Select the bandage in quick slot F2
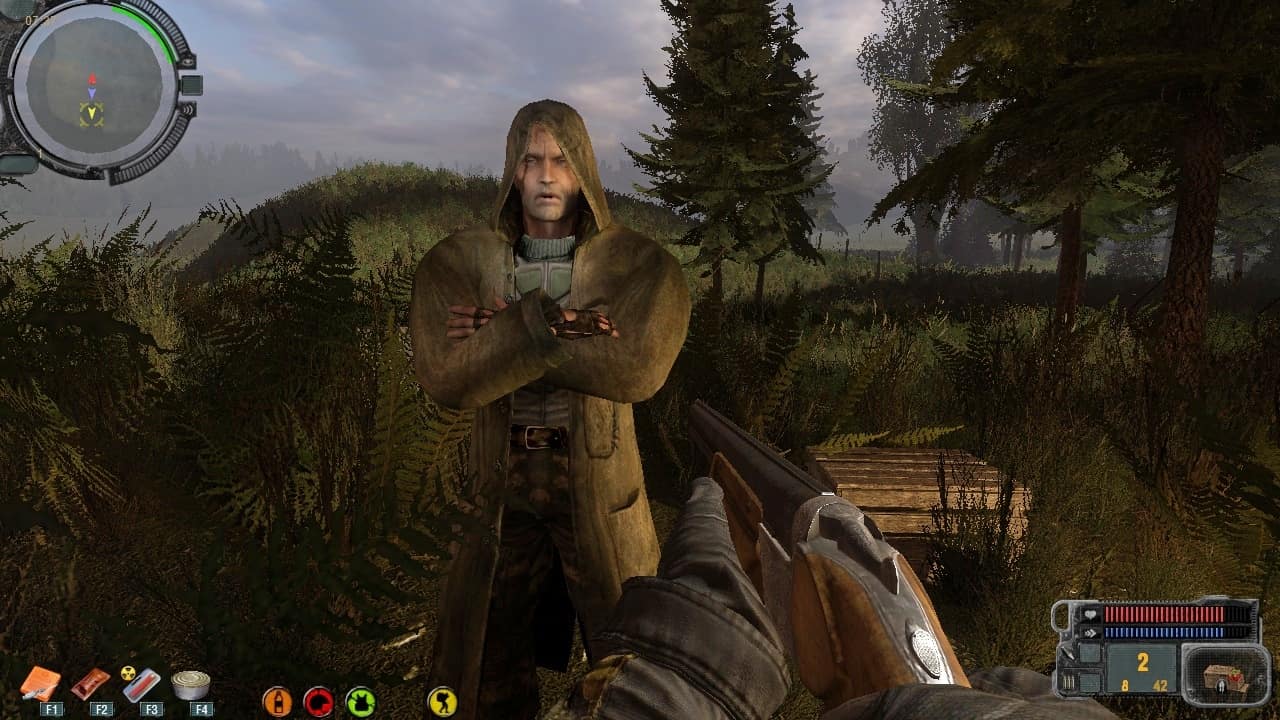Screen dimensions: 1280x720 tap(90, 684)
